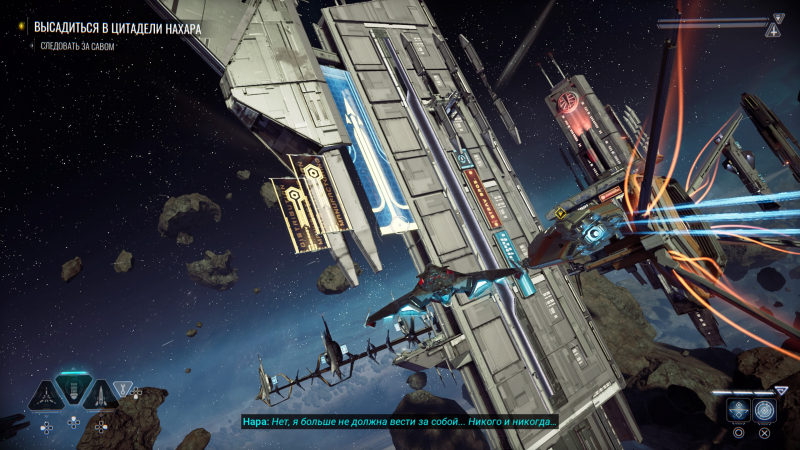Viewport: 800px width, 450px height.
Task: Select the missile weapon slot
Action: click(x=100, y=396)
